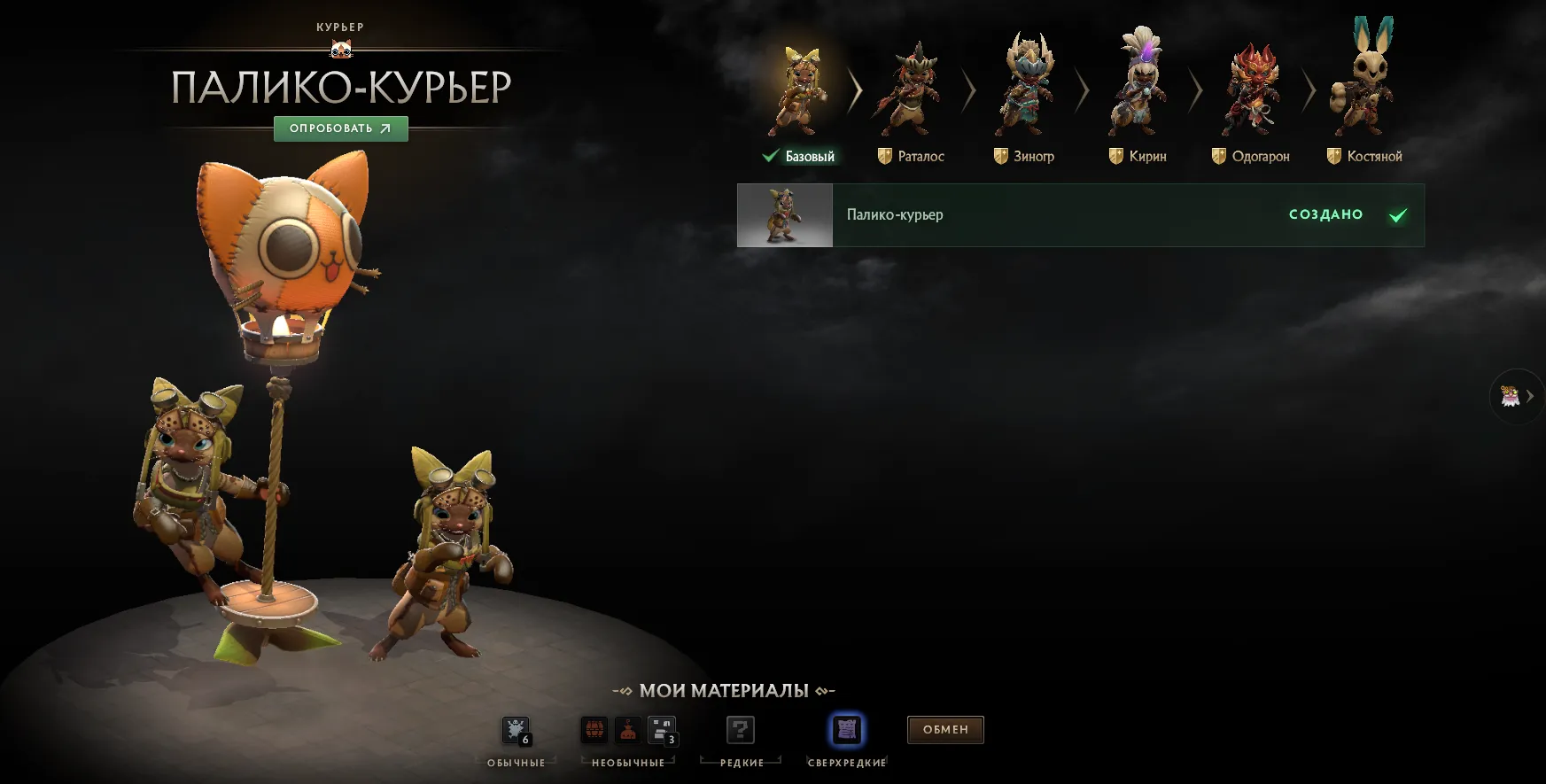Viewport: 1546px width, 784px height.
Task: Open the question-mark rare material slot
Action: point(740,728)
